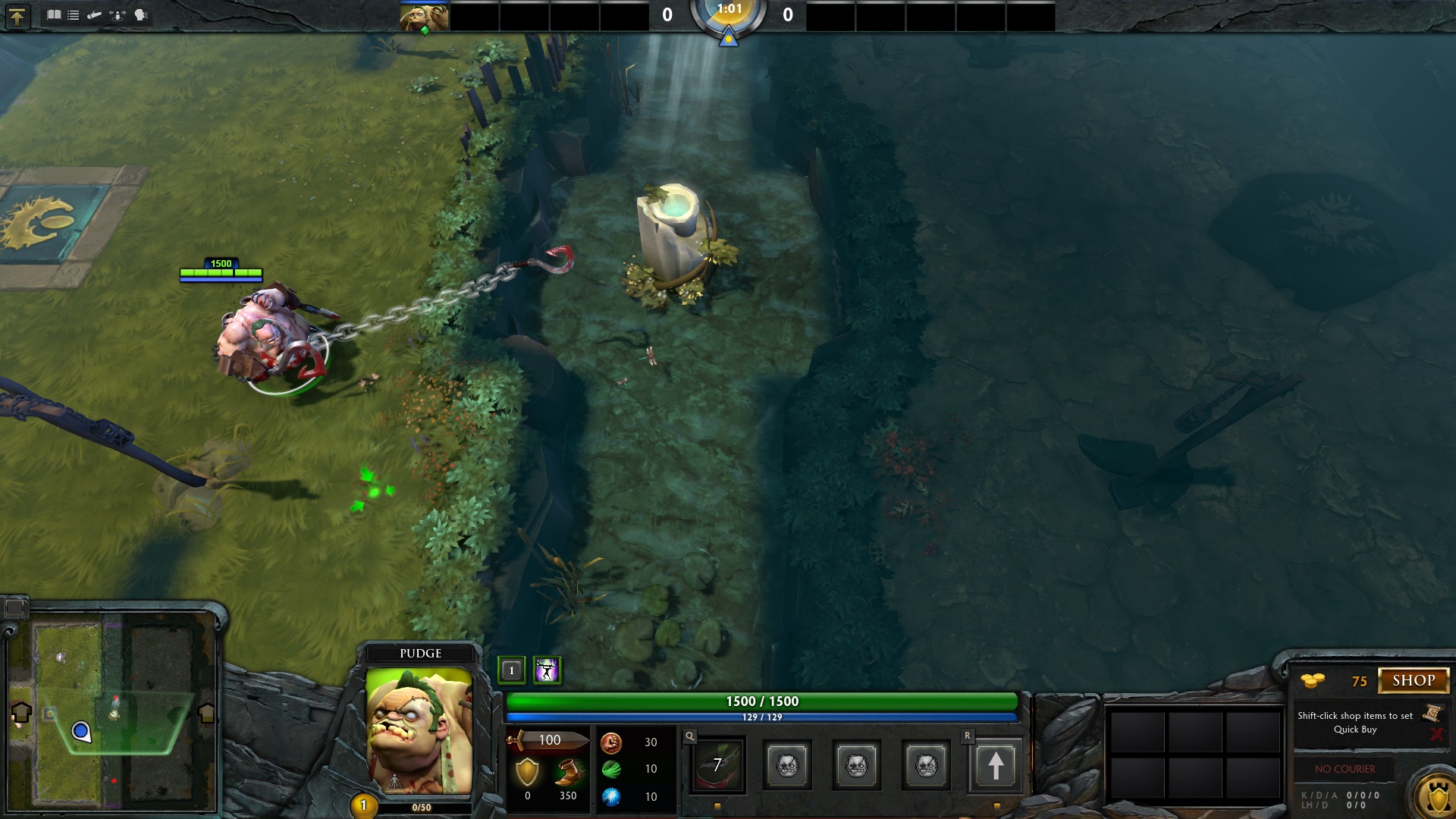
Task: Activate the Meat Hook ability
Action: (x=717, y=765)
